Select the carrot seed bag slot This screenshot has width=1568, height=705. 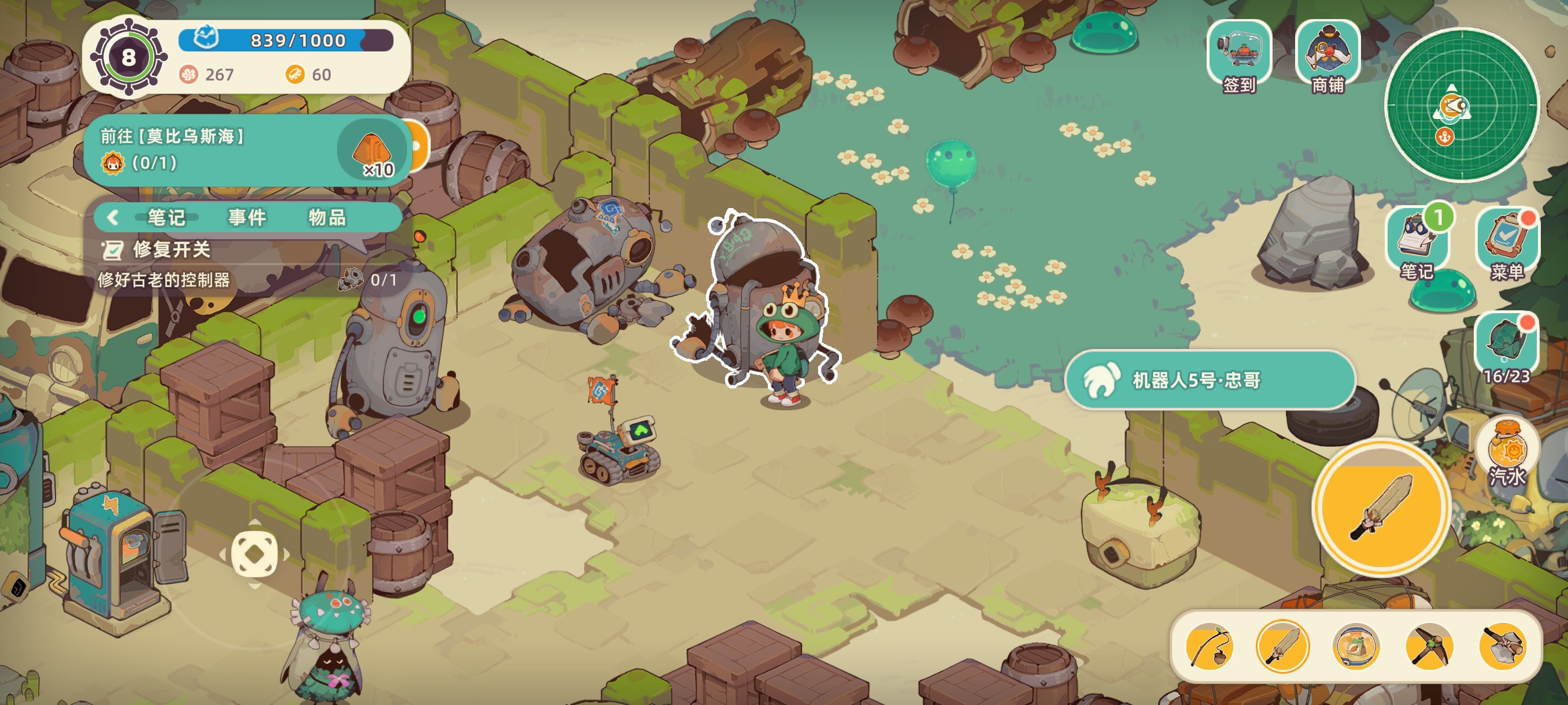click(x=1356, y=646)
